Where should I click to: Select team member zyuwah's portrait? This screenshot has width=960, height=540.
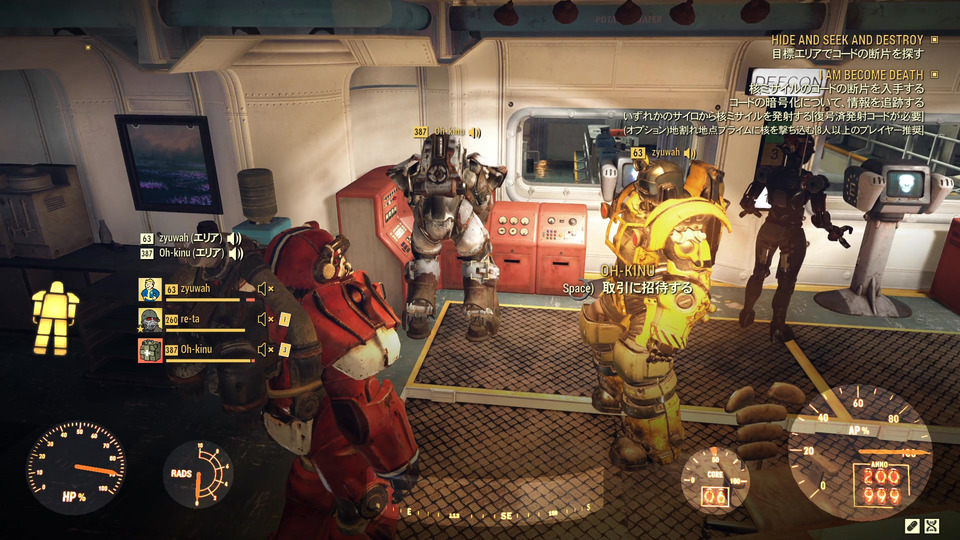150,290
